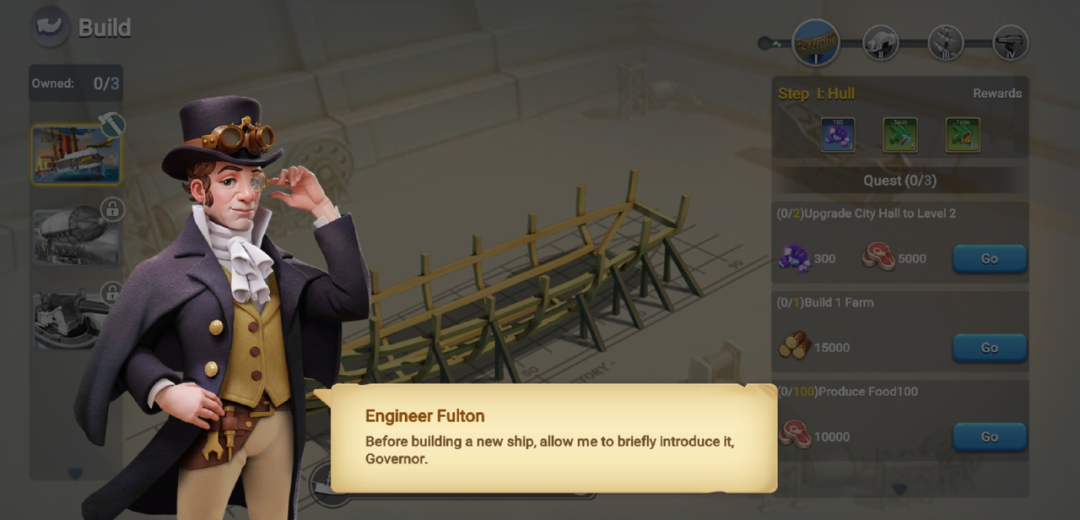Inspect the 5-minute speedup reward icon

tap(900, 134)
